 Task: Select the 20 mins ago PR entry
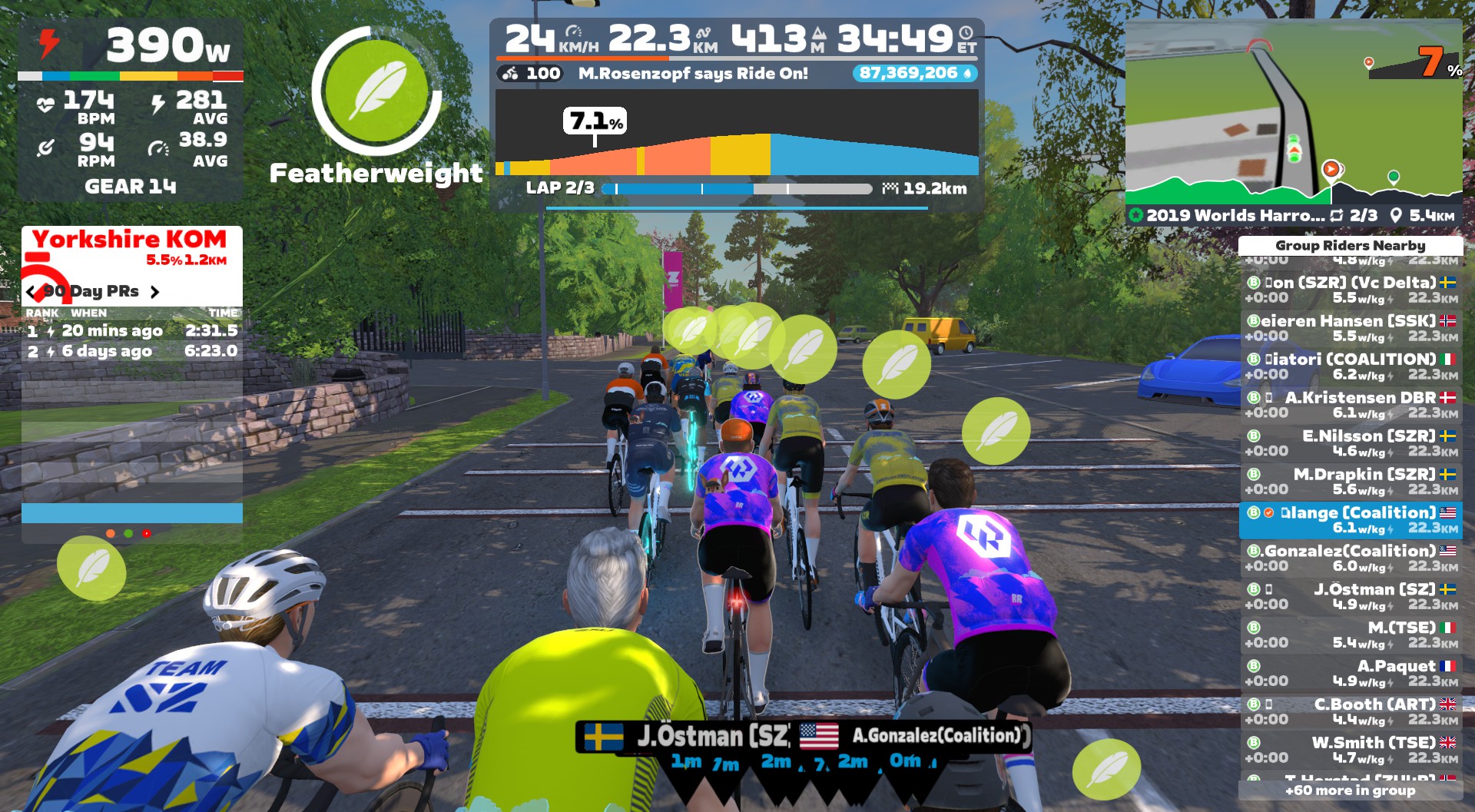tap(132, 331)
